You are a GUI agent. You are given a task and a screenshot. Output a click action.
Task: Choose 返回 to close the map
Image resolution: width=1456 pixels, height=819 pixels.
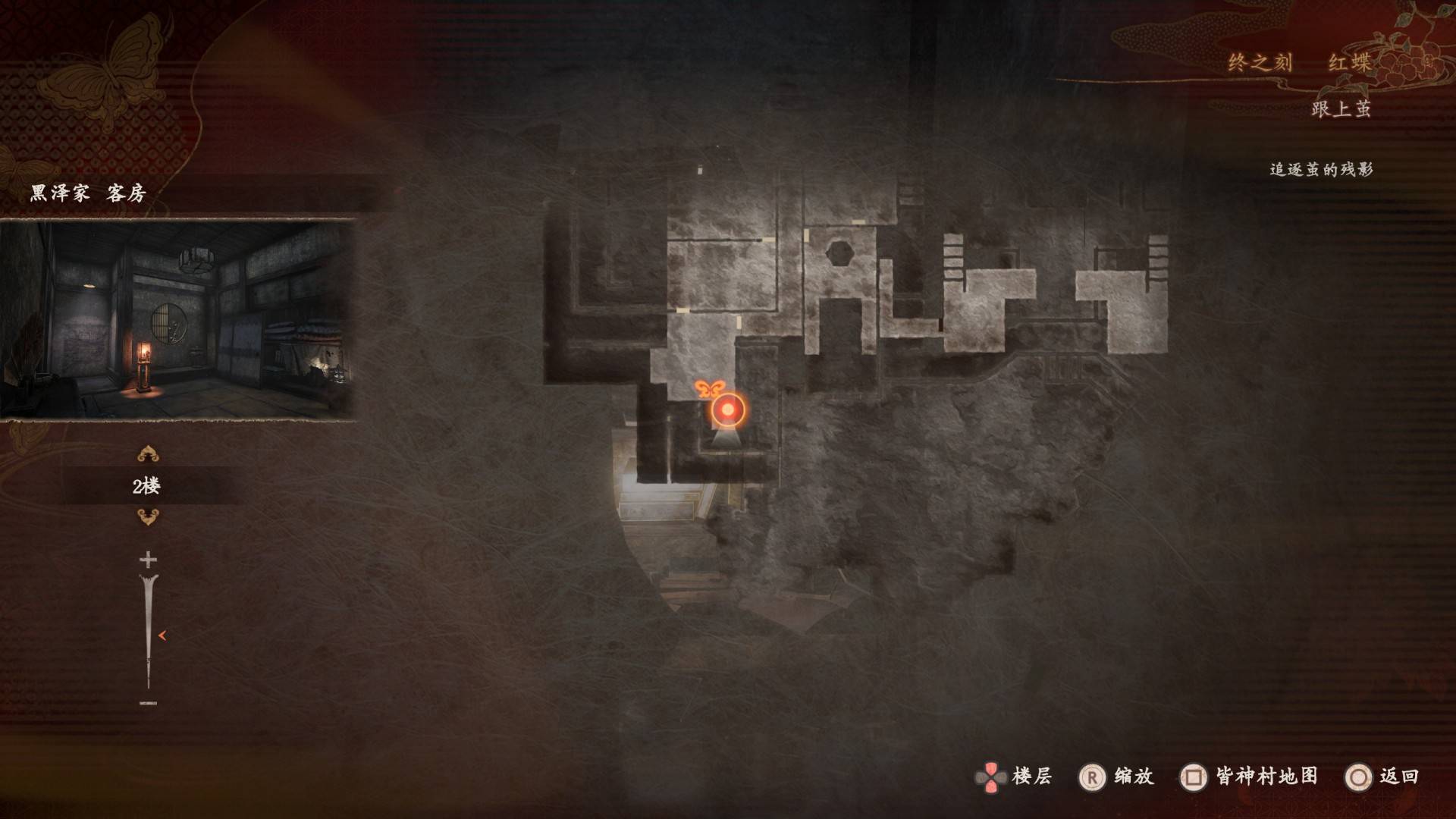coord(1382,777)
